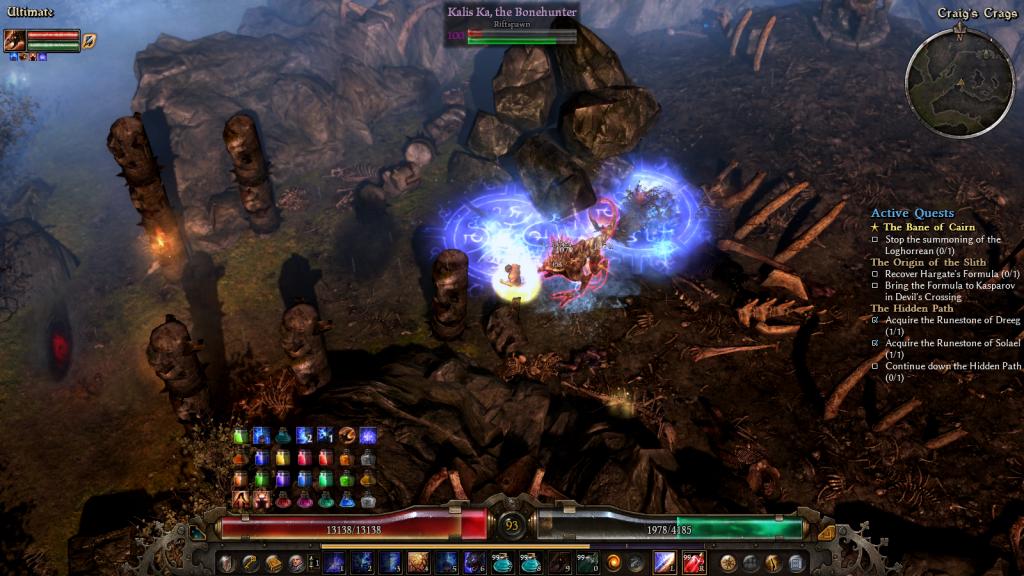Open the treasure chest inventory button
Viewport: 1024px width, 576px height.
coord(273,563)
